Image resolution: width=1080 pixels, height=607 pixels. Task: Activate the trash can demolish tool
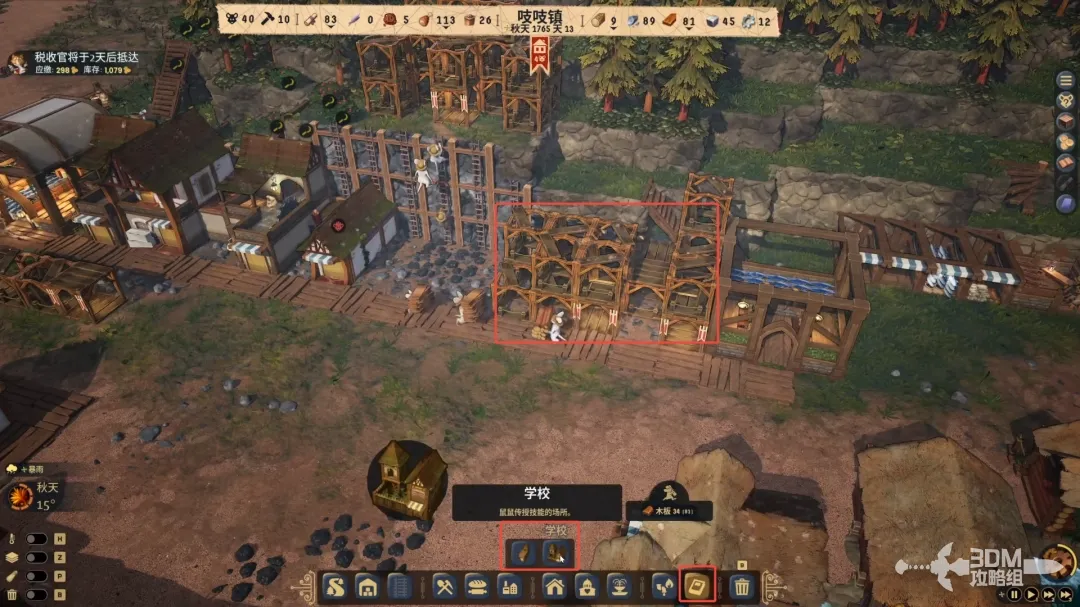pyautogui.click(x=741, y=587)
